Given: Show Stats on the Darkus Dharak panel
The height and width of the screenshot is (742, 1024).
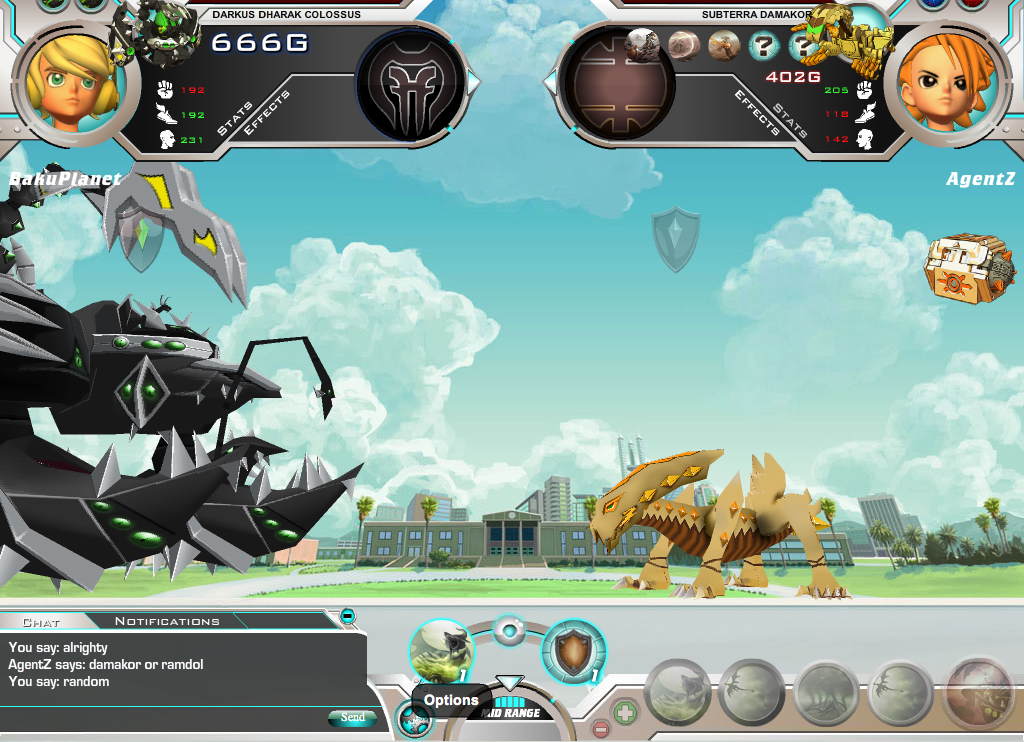Looking at the screenshot, I should point(235,119).
